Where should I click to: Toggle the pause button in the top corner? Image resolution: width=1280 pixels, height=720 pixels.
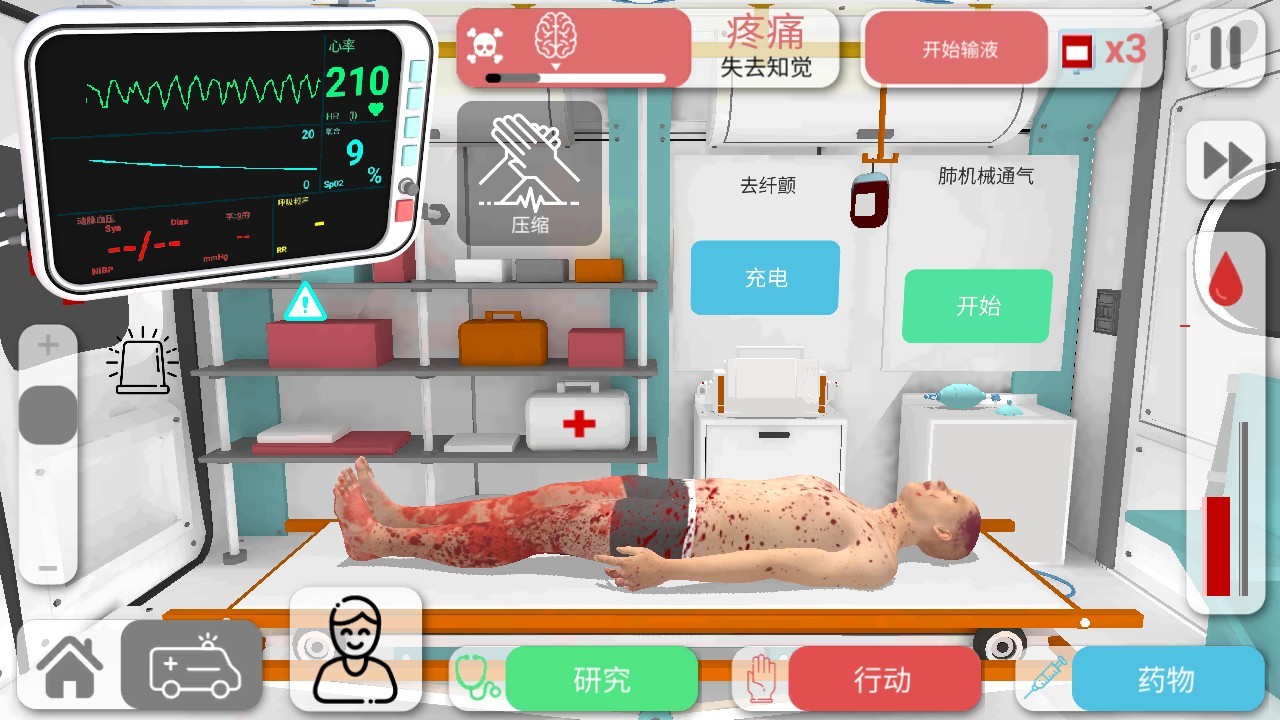(1227, 47)
